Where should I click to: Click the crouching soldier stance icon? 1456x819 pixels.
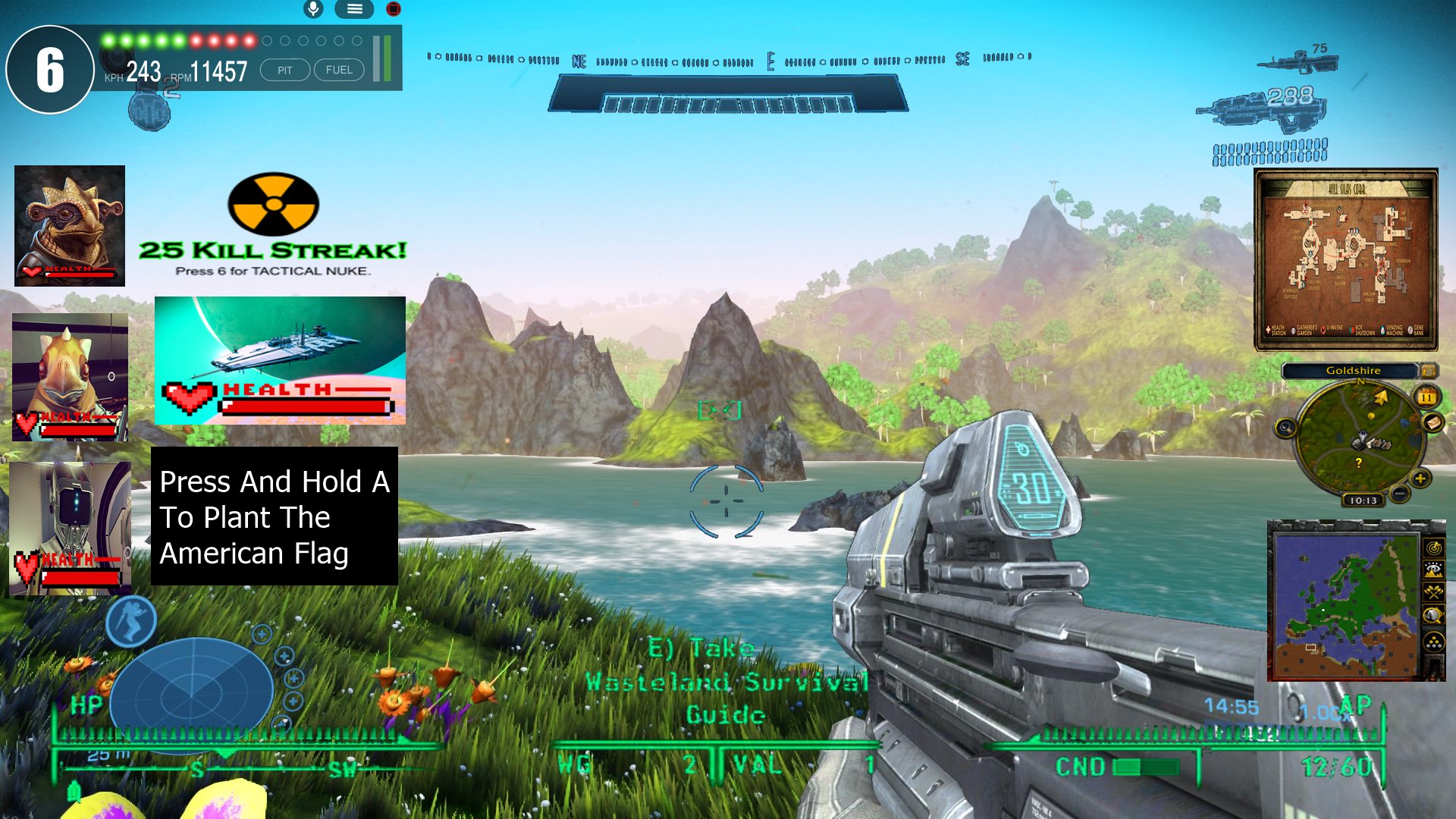tap(131, 621)
